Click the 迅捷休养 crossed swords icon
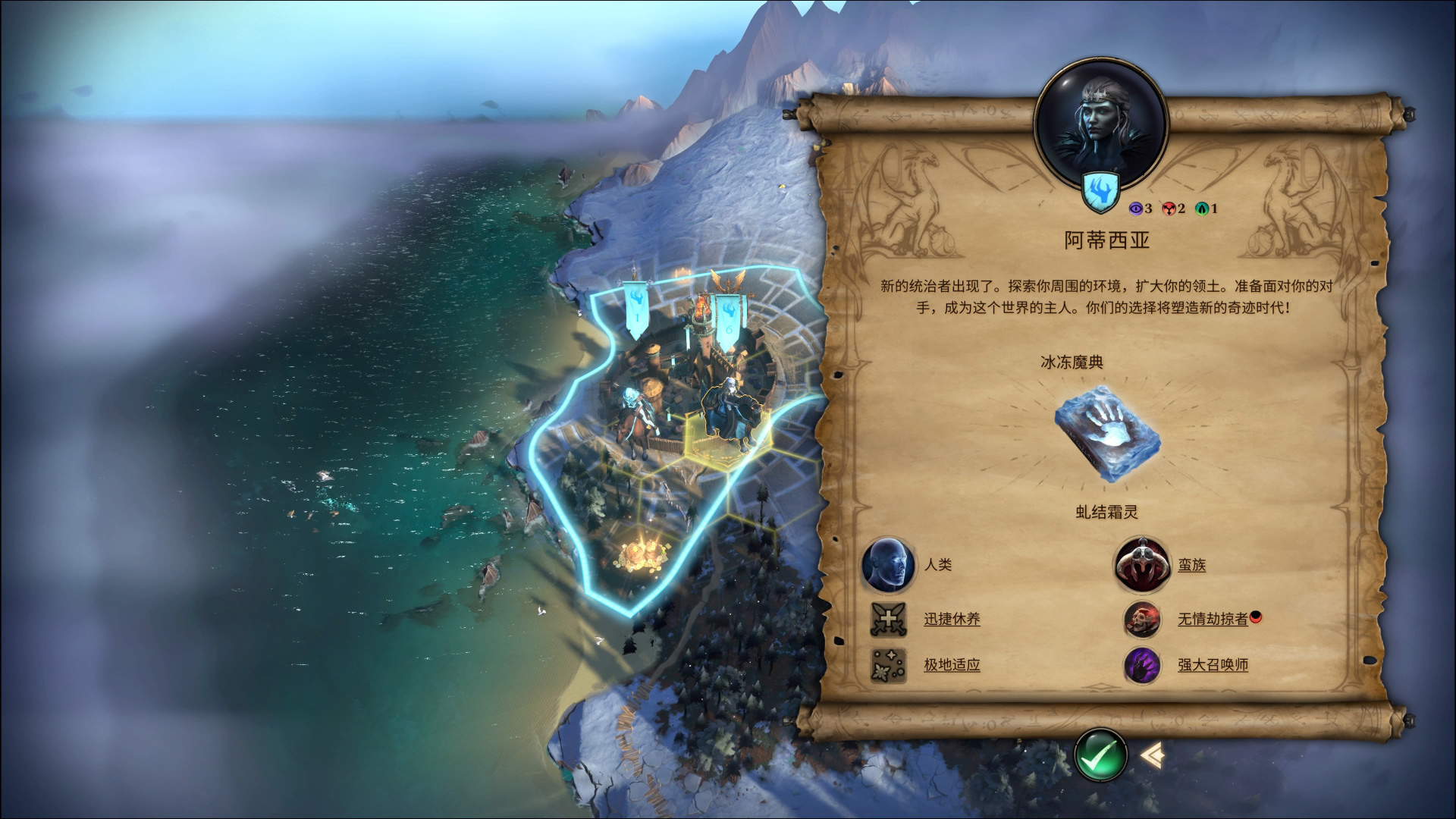 point(888,619)
